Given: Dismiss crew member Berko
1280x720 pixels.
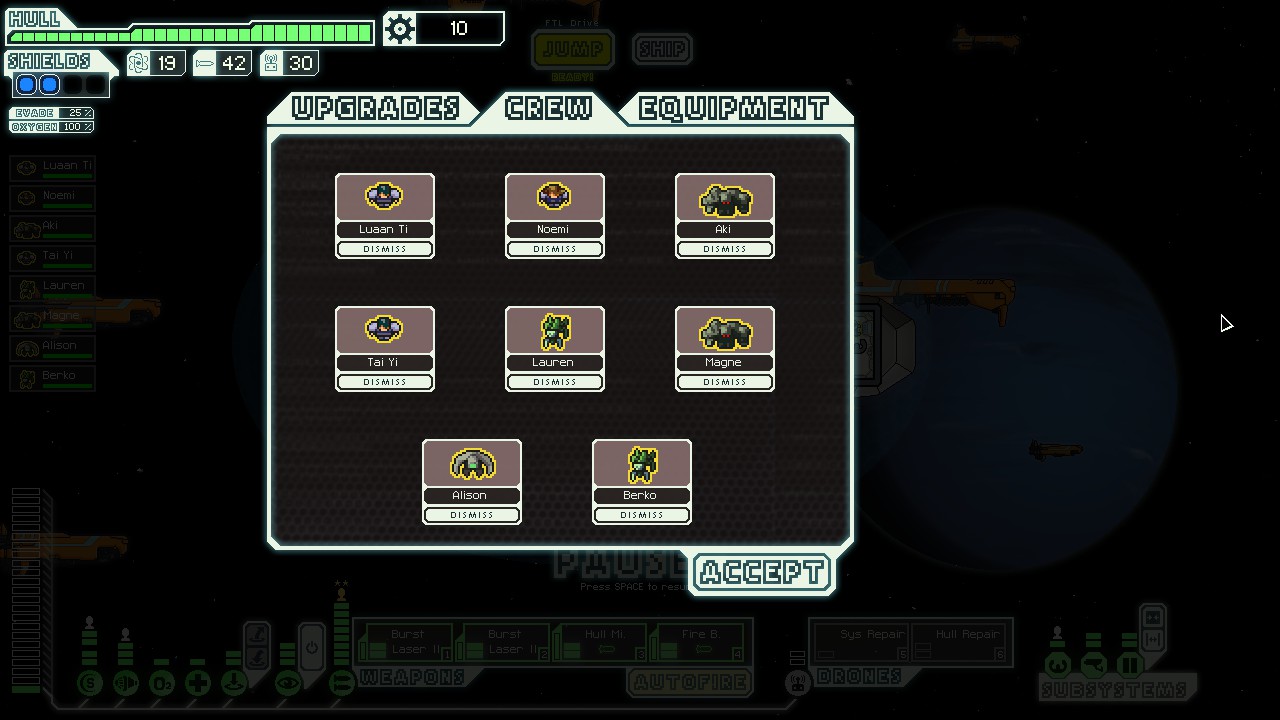Looking at the screenshot, I should point(642,515).
